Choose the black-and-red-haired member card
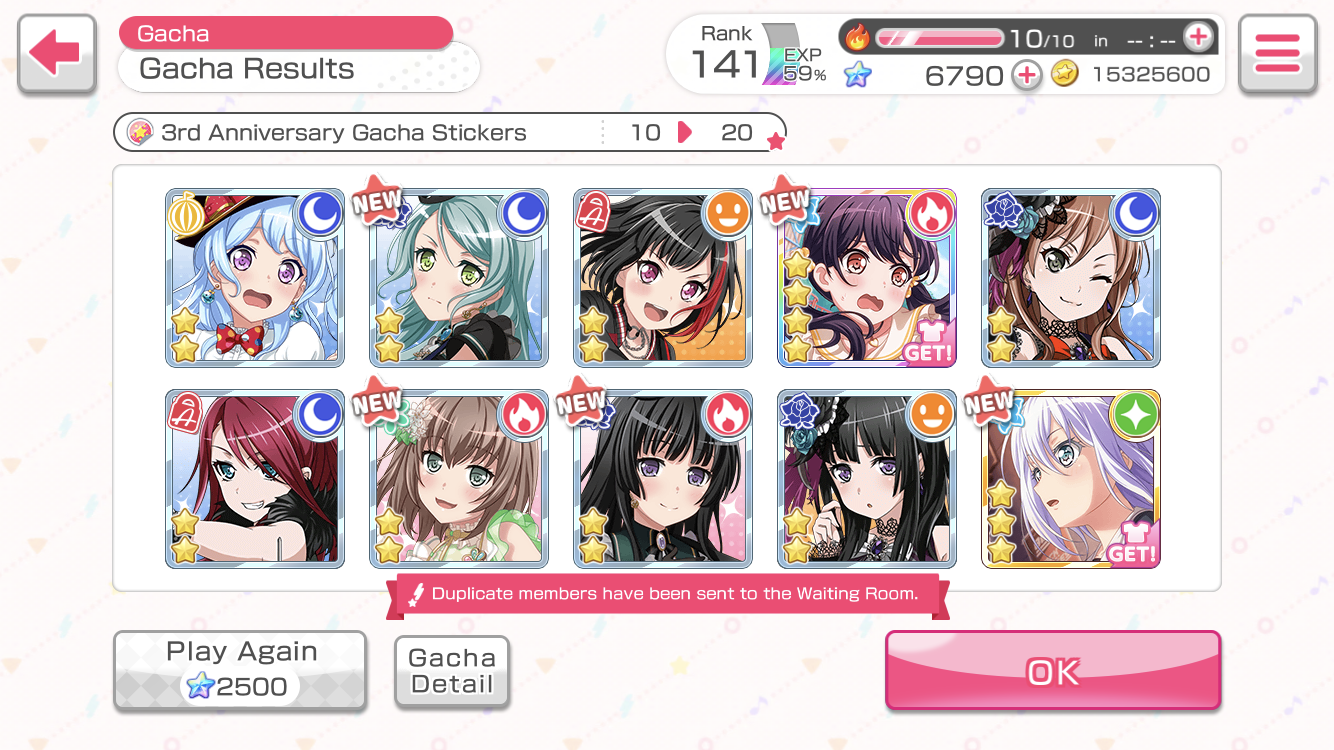The width and height of the screenshot is (1334, 750). (663, 278)
